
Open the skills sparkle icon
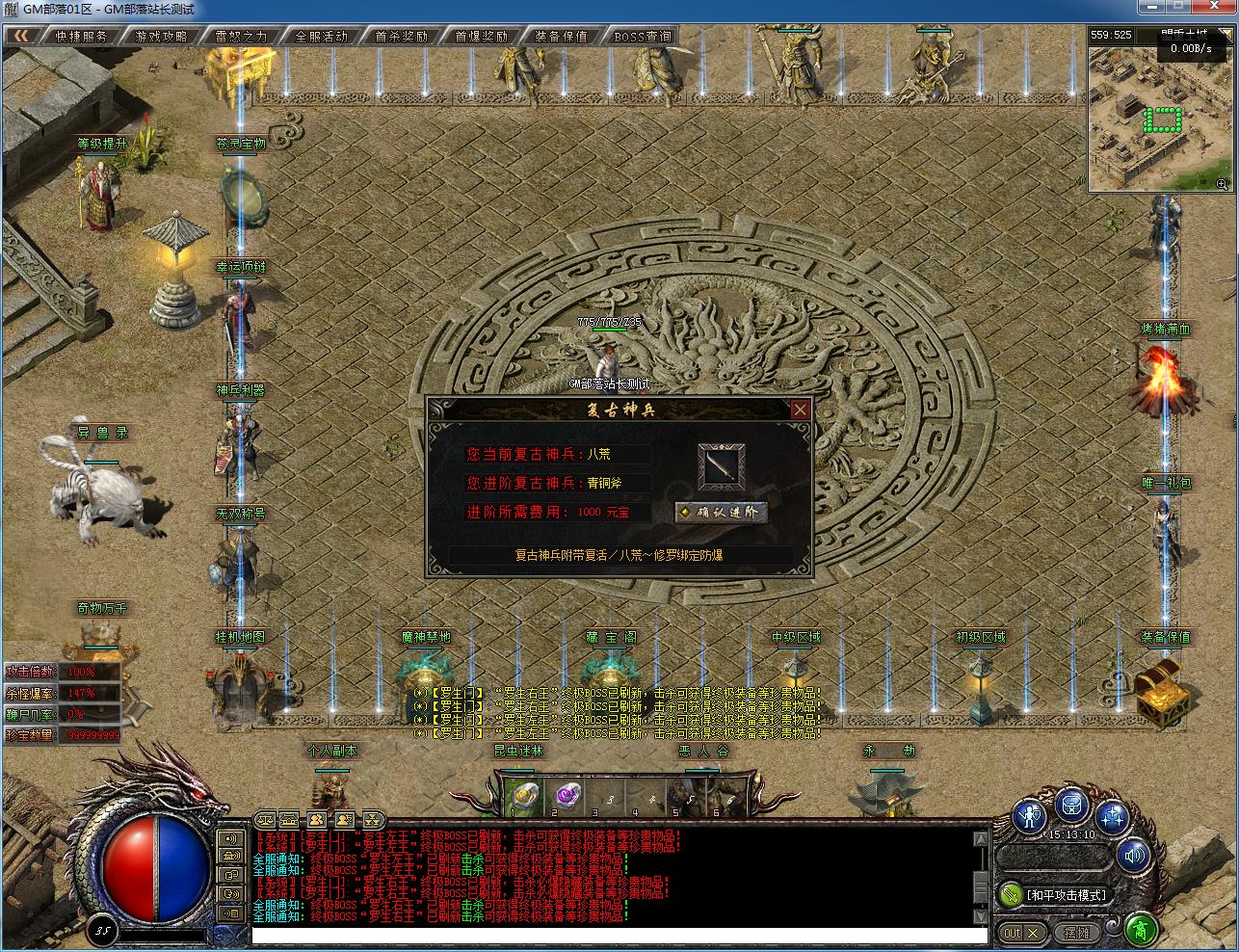(x=1113, y=817)
